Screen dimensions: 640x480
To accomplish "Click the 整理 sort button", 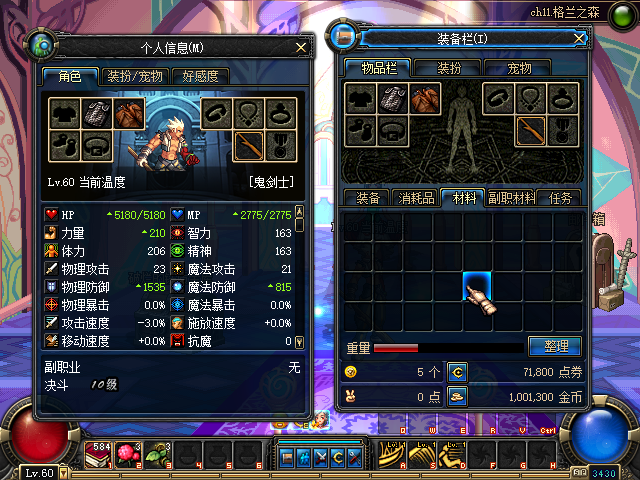I will pos(554,346).
